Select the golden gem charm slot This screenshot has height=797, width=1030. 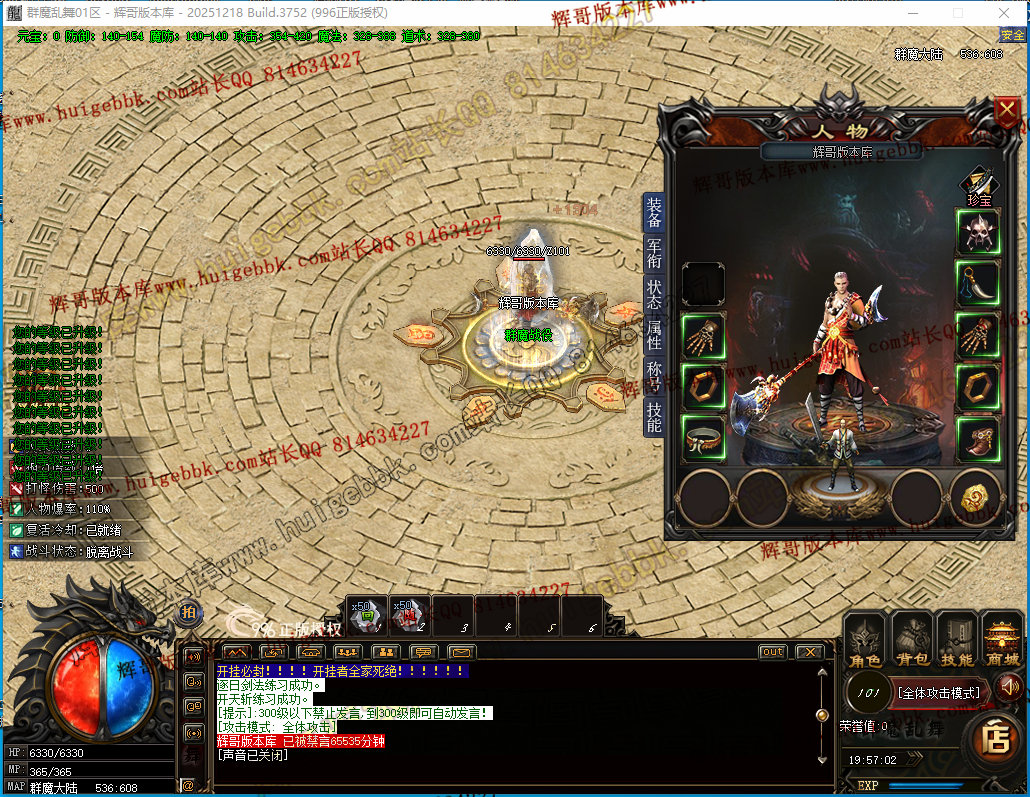tap(977, 495)
